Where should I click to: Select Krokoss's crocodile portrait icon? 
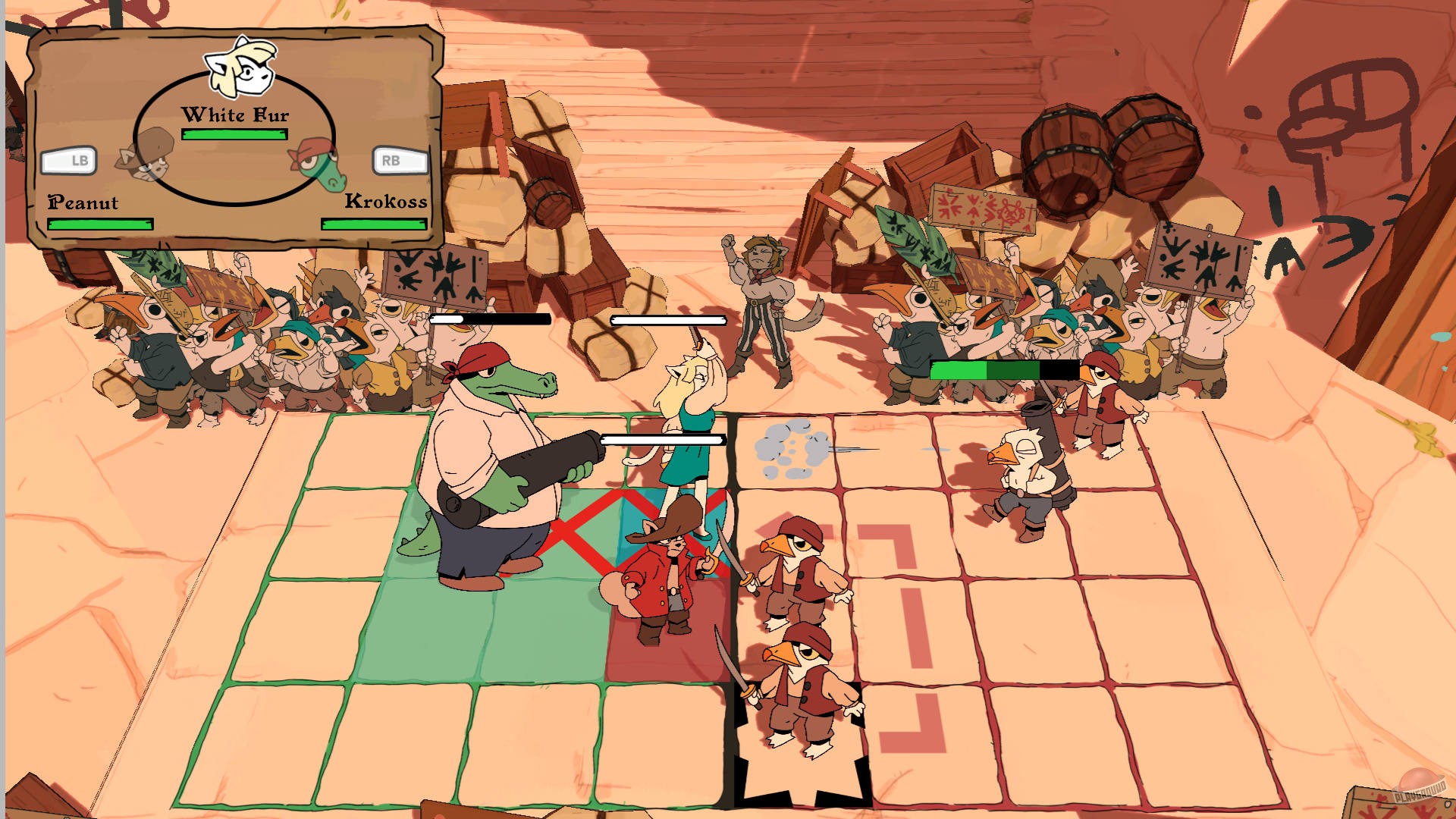[317, 162]
